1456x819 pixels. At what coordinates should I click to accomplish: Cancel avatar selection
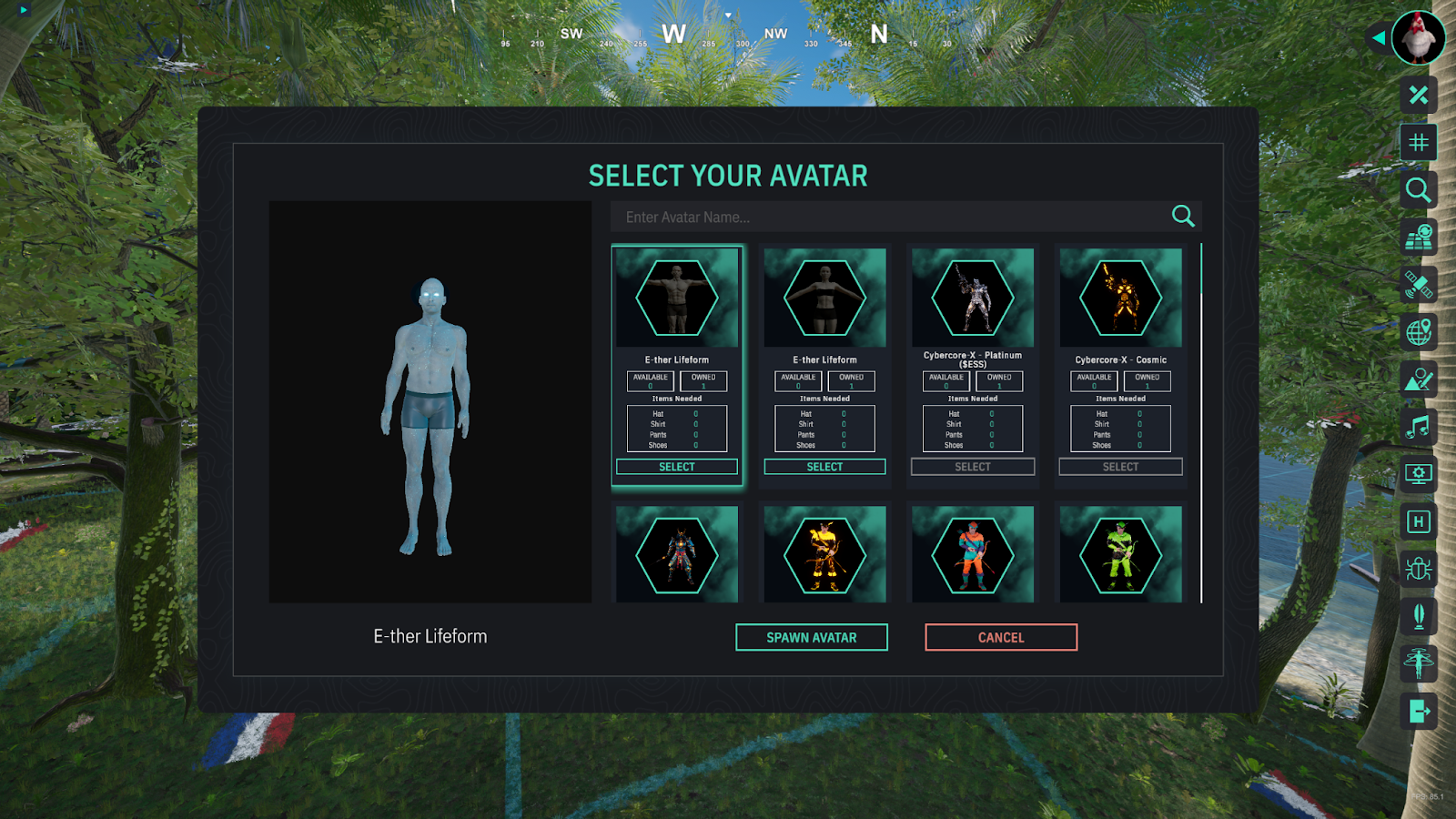tap(1000, 637)
